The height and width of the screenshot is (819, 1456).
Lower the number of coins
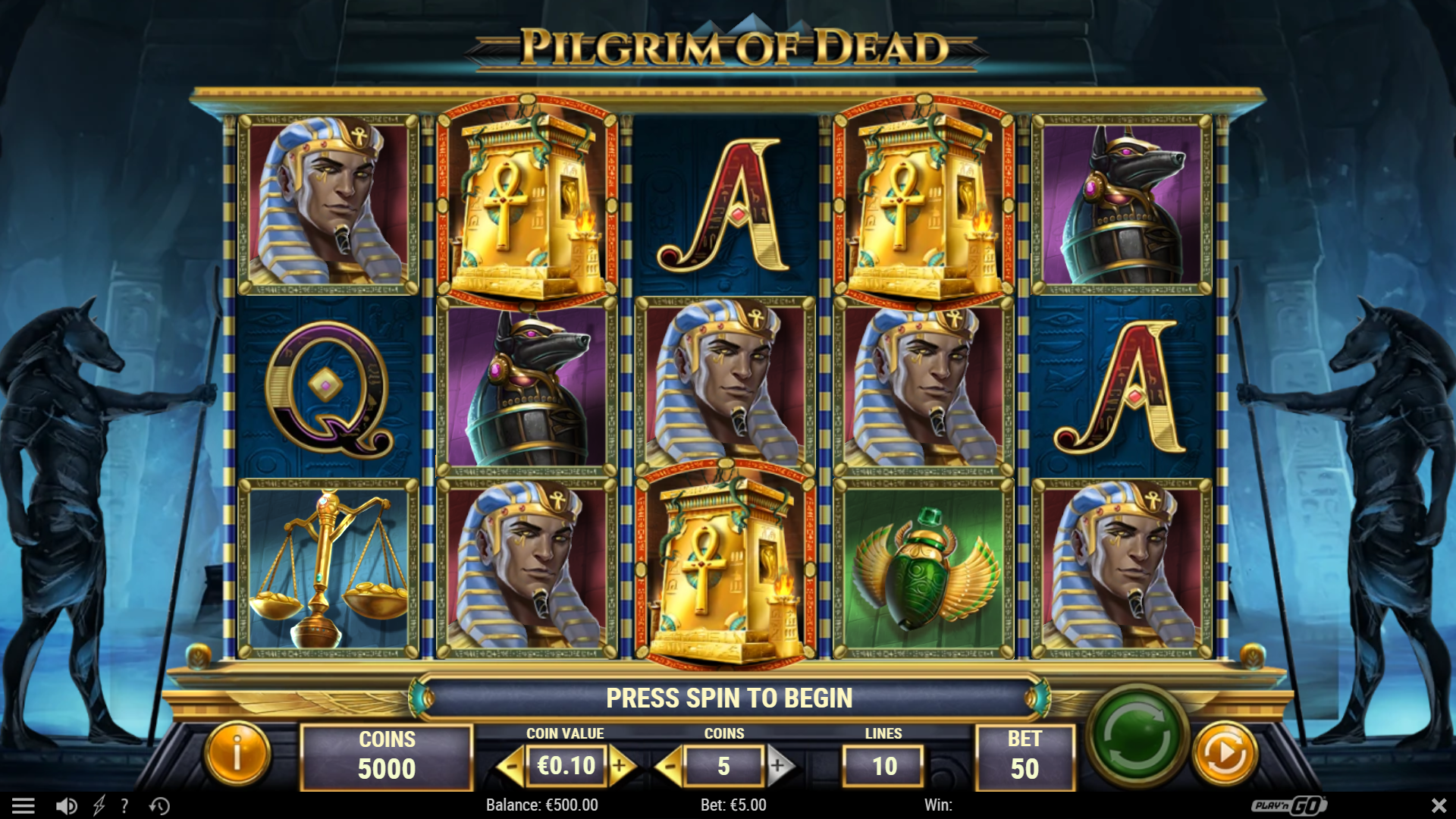coord(669,767)
